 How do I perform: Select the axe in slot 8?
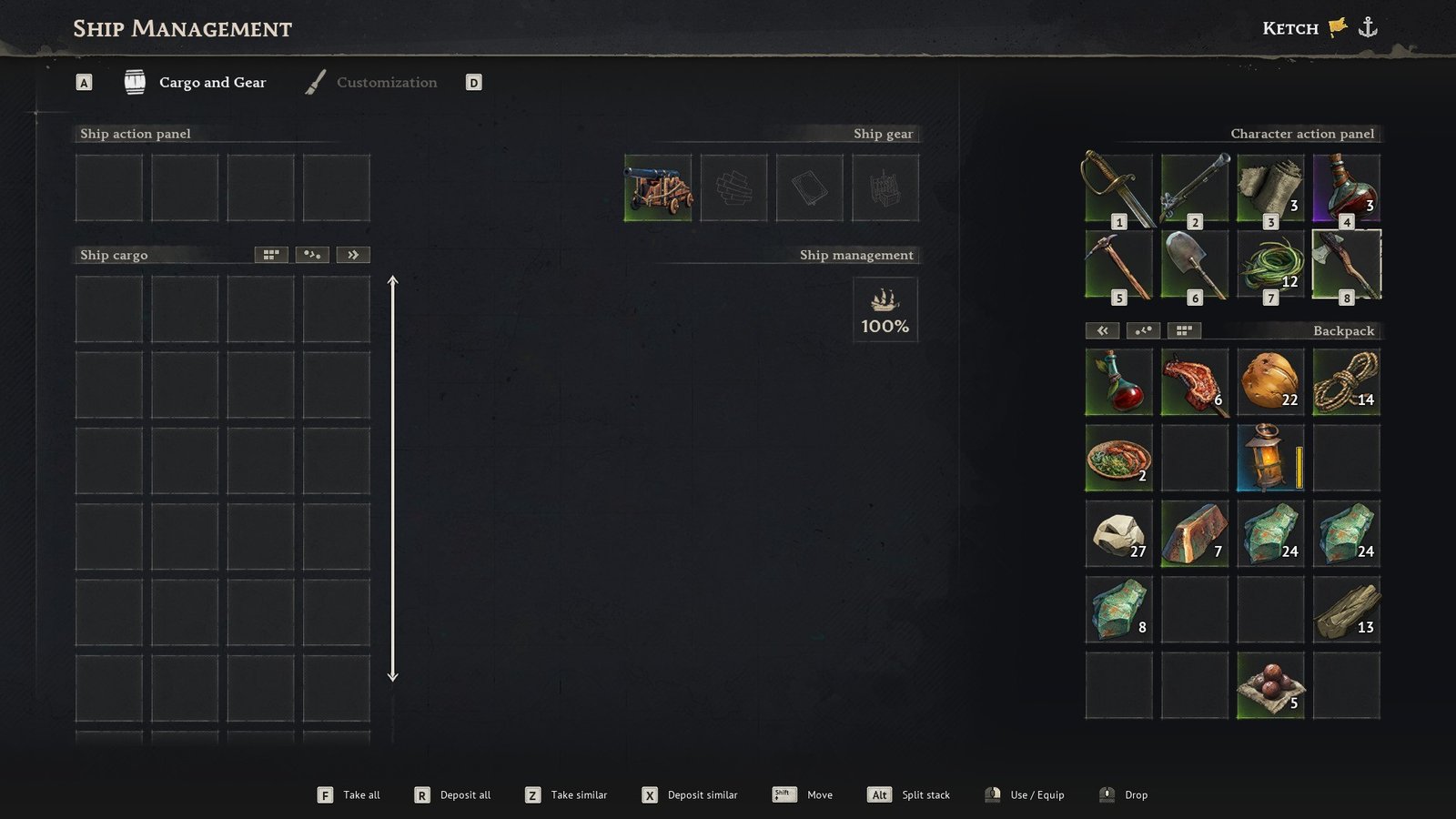coord(1346,265)
